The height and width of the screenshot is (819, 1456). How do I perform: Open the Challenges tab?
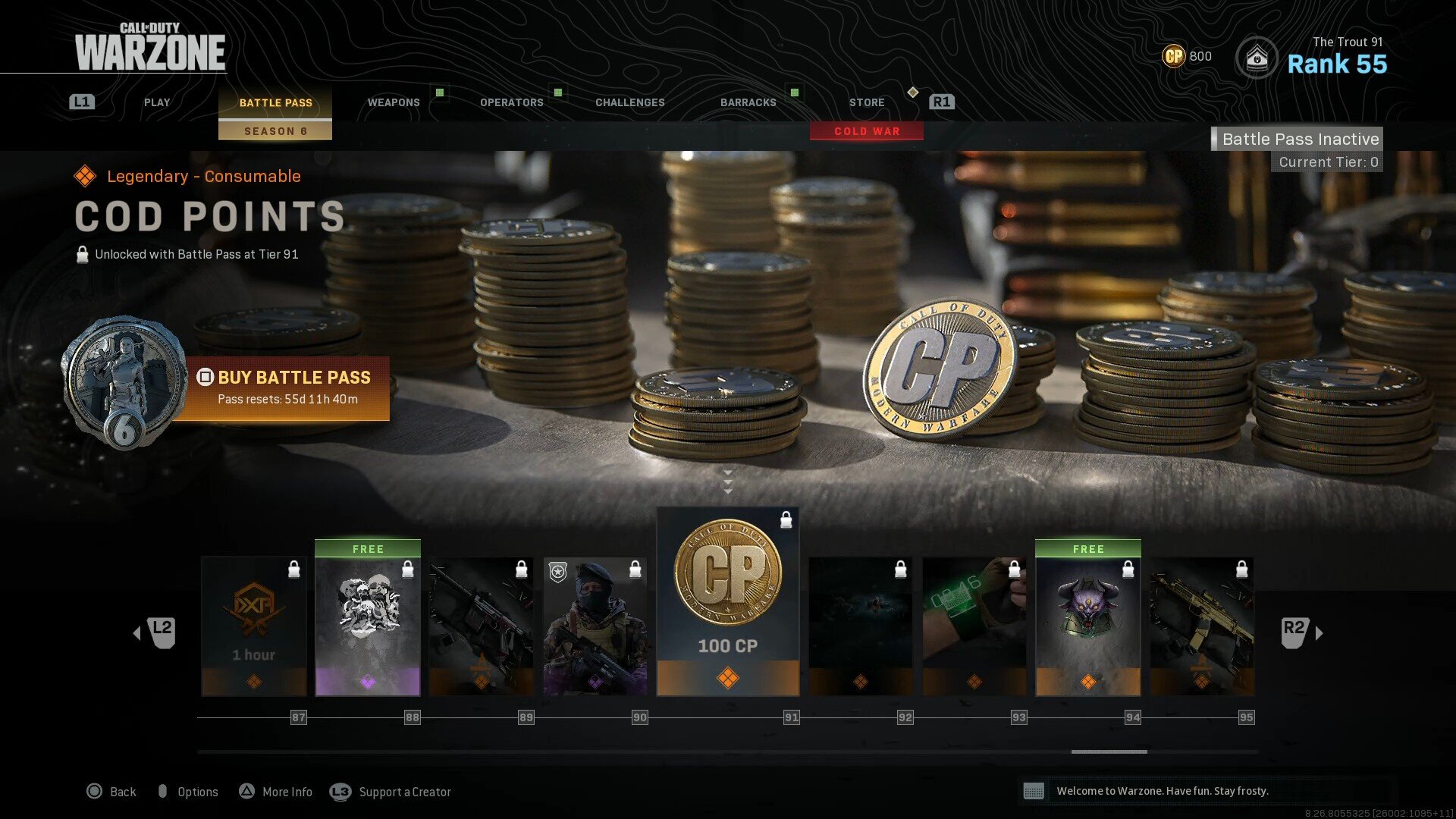tap(629, 102)
